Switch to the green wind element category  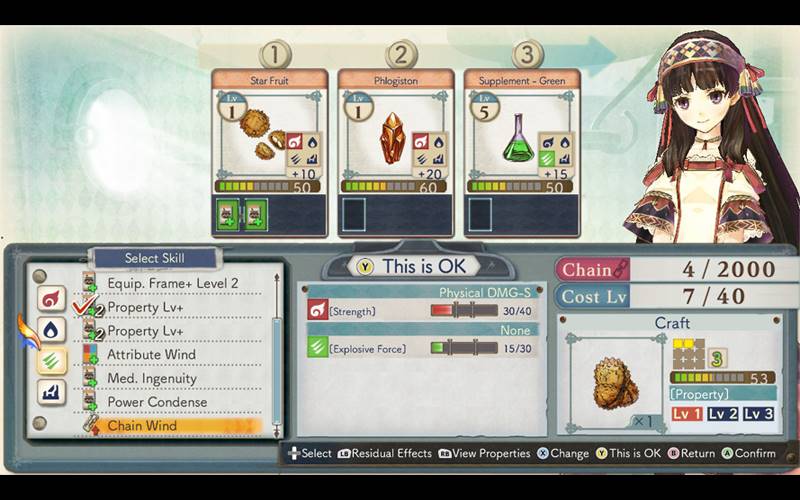[52, 362]
